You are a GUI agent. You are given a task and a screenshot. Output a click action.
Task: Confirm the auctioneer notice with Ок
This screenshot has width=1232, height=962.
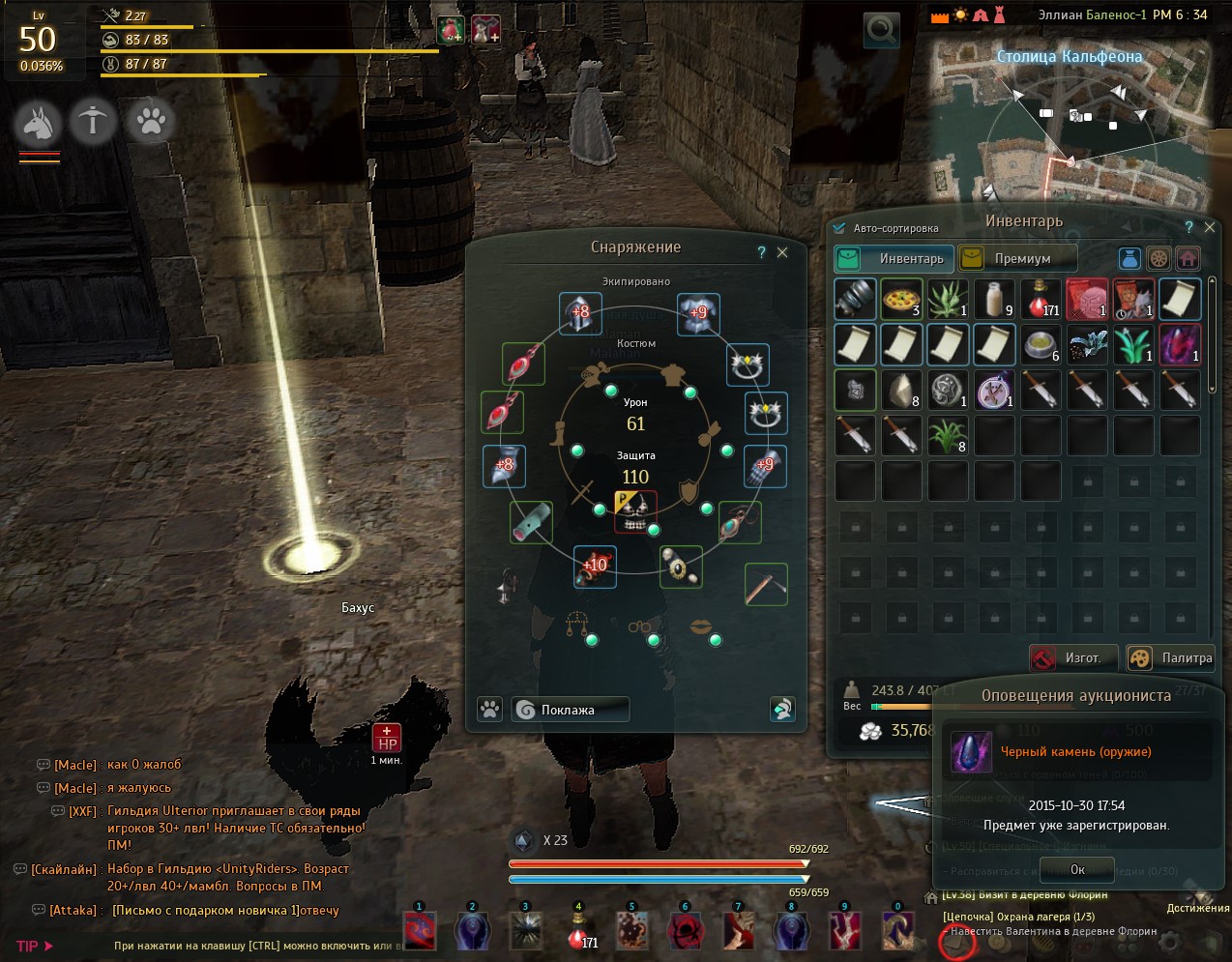click(x=1077, y=869)
